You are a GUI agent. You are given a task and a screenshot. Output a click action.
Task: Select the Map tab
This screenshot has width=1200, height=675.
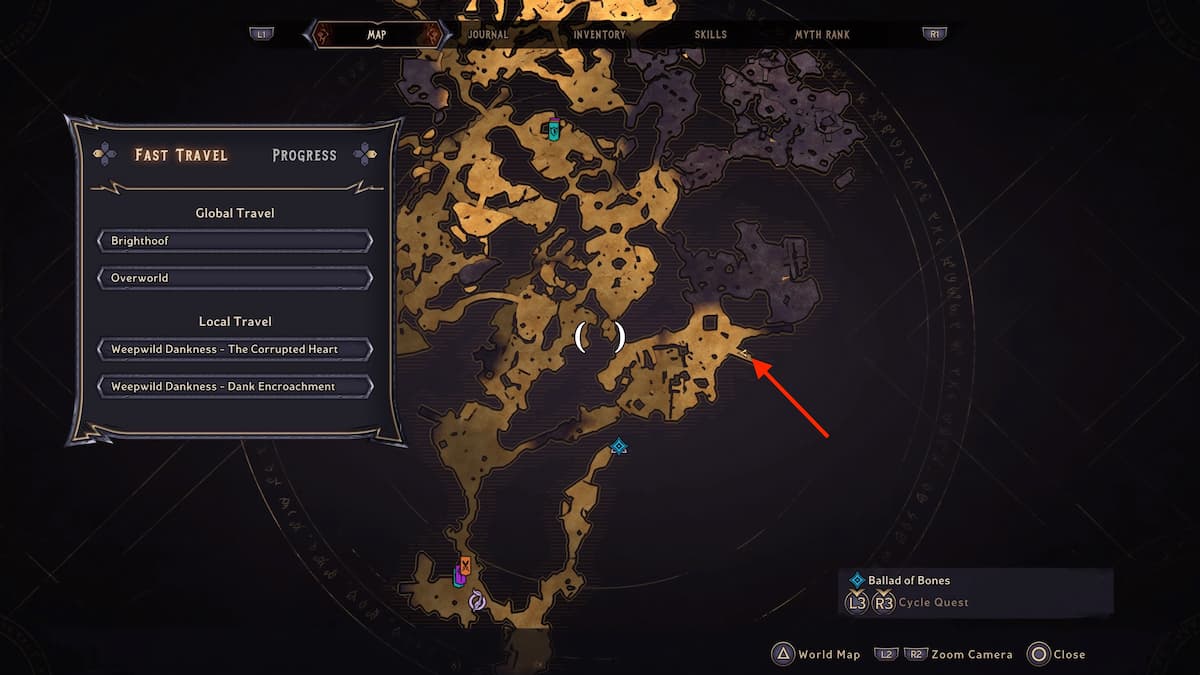(376, 34)
